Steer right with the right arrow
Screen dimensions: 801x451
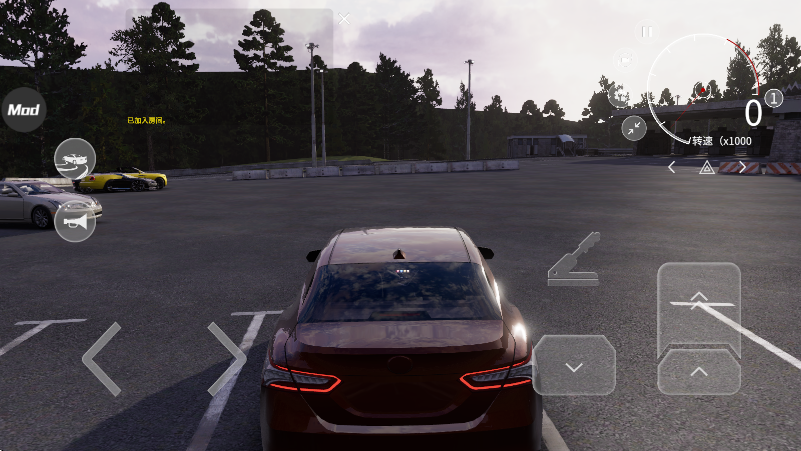227,358
